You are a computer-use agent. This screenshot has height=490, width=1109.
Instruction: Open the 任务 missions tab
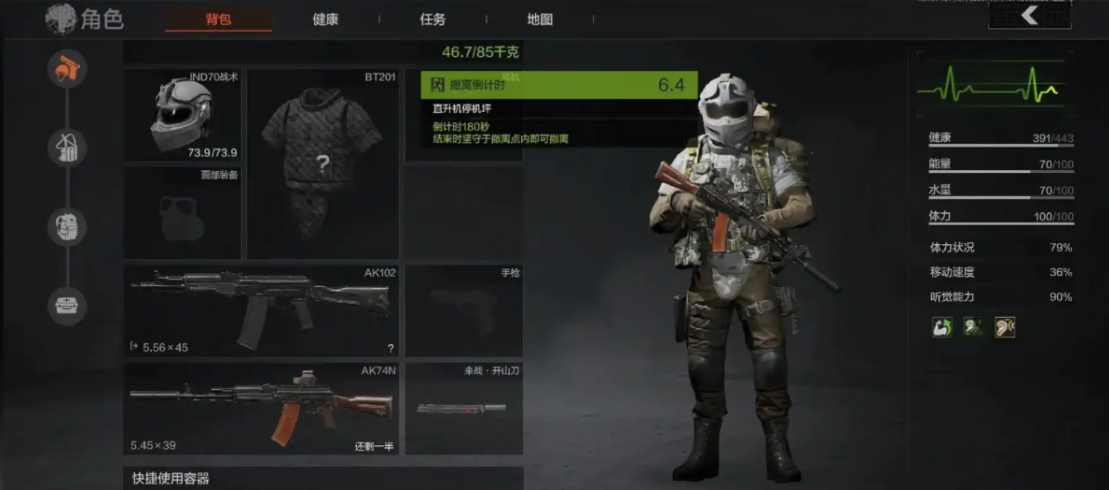point(432,19)
